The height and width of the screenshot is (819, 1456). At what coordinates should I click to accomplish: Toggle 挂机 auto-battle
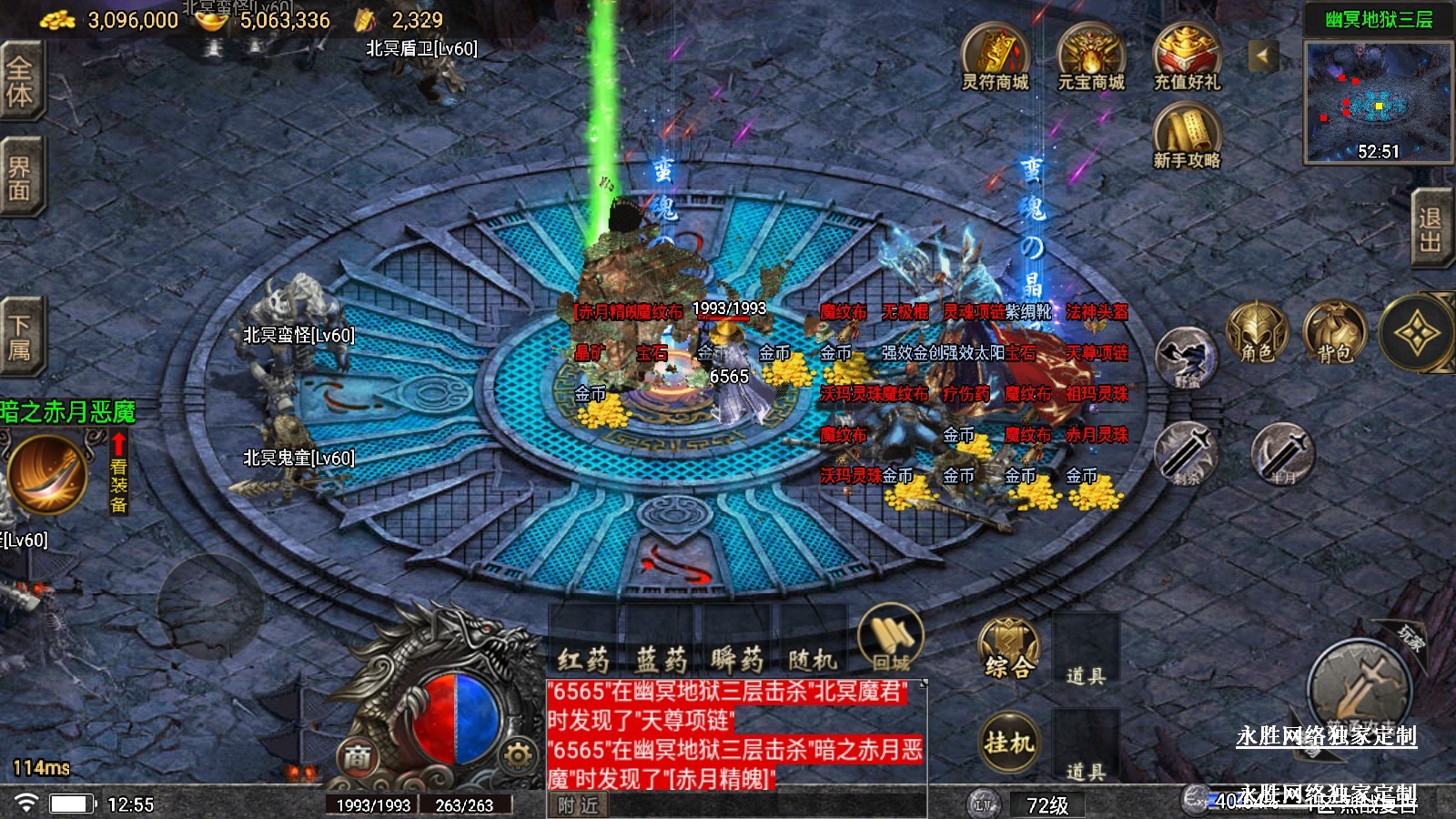[1008, 743]
